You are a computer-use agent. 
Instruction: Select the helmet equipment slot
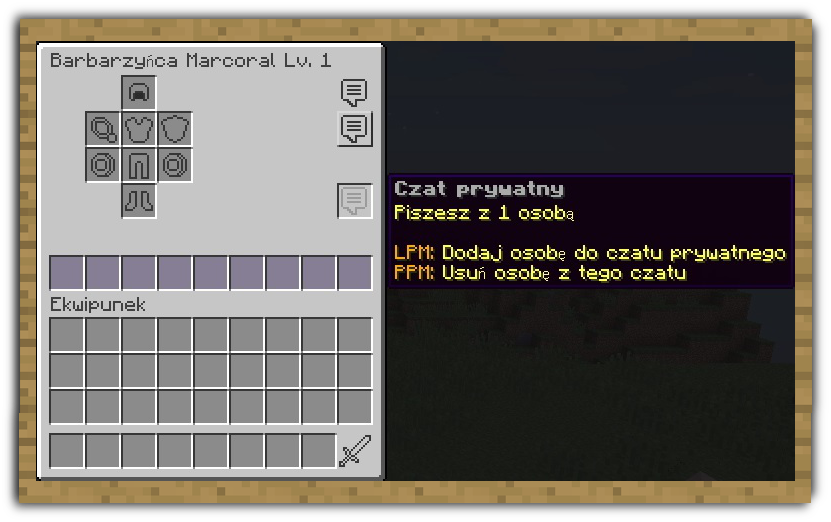(138, 93)
